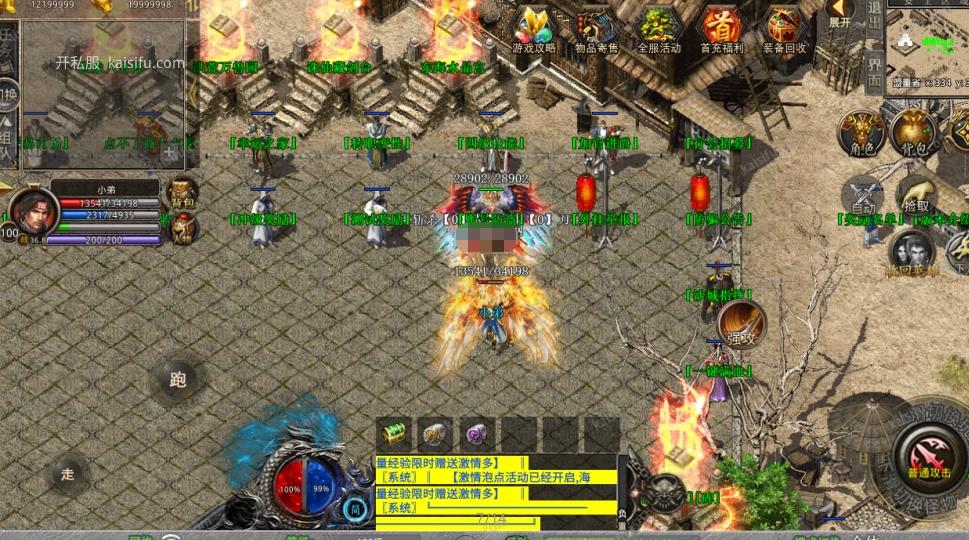The width and height of the screenshot is (969, 540).
Task: Use the 普通攻击 normal attack button
Action: pos(929,458)
